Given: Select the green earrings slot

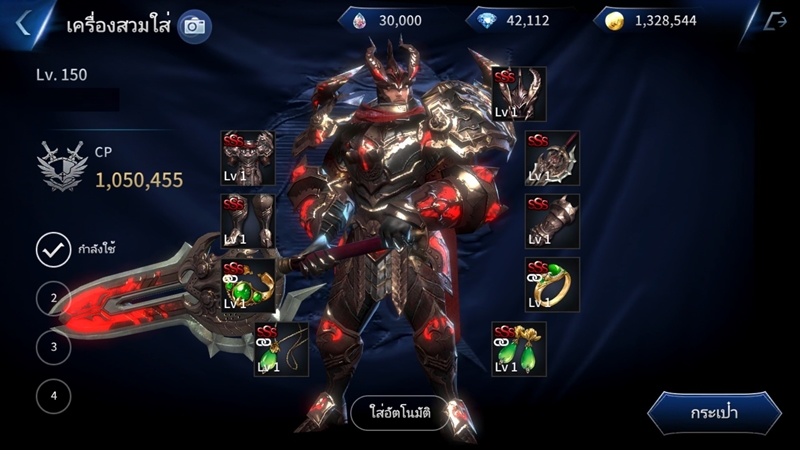Looking at the screenshot, I should 518,349.
